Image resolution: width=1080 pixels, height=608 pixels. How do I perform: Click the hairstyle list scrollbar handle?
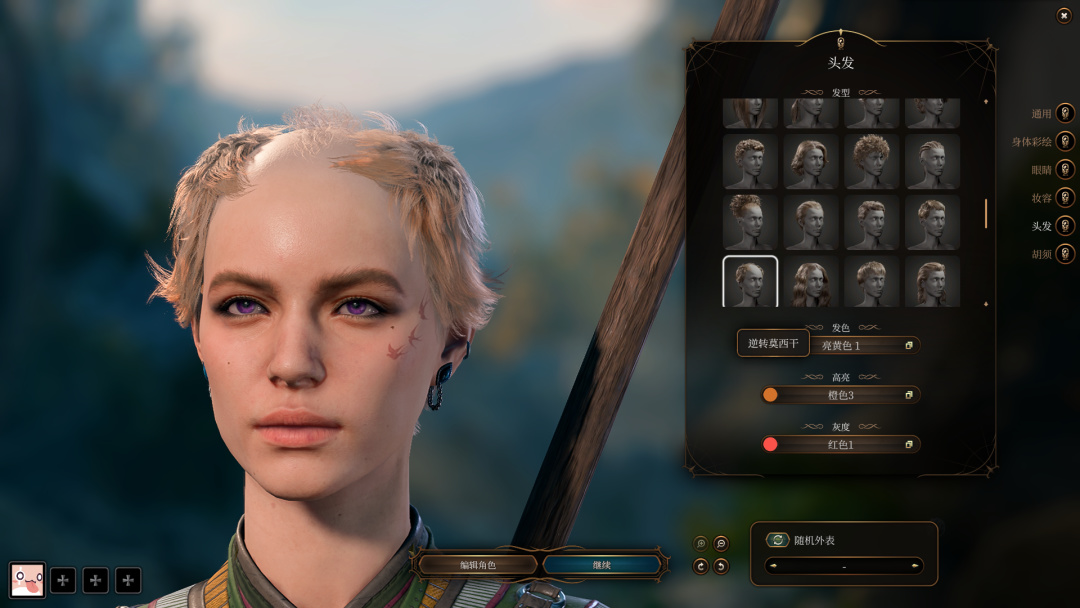(986, 213)
